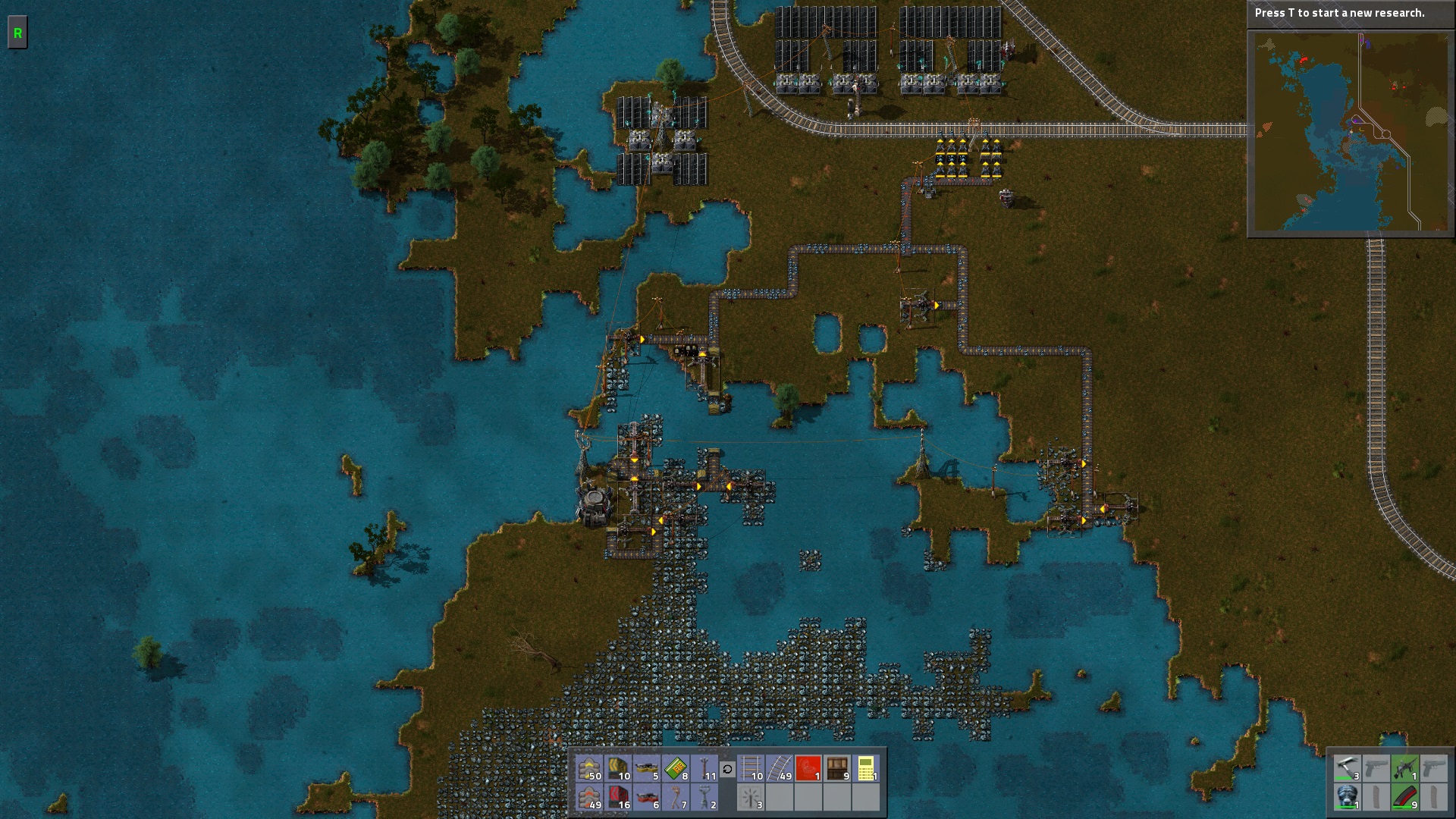Pick the curved rail stack

point(780,769)
